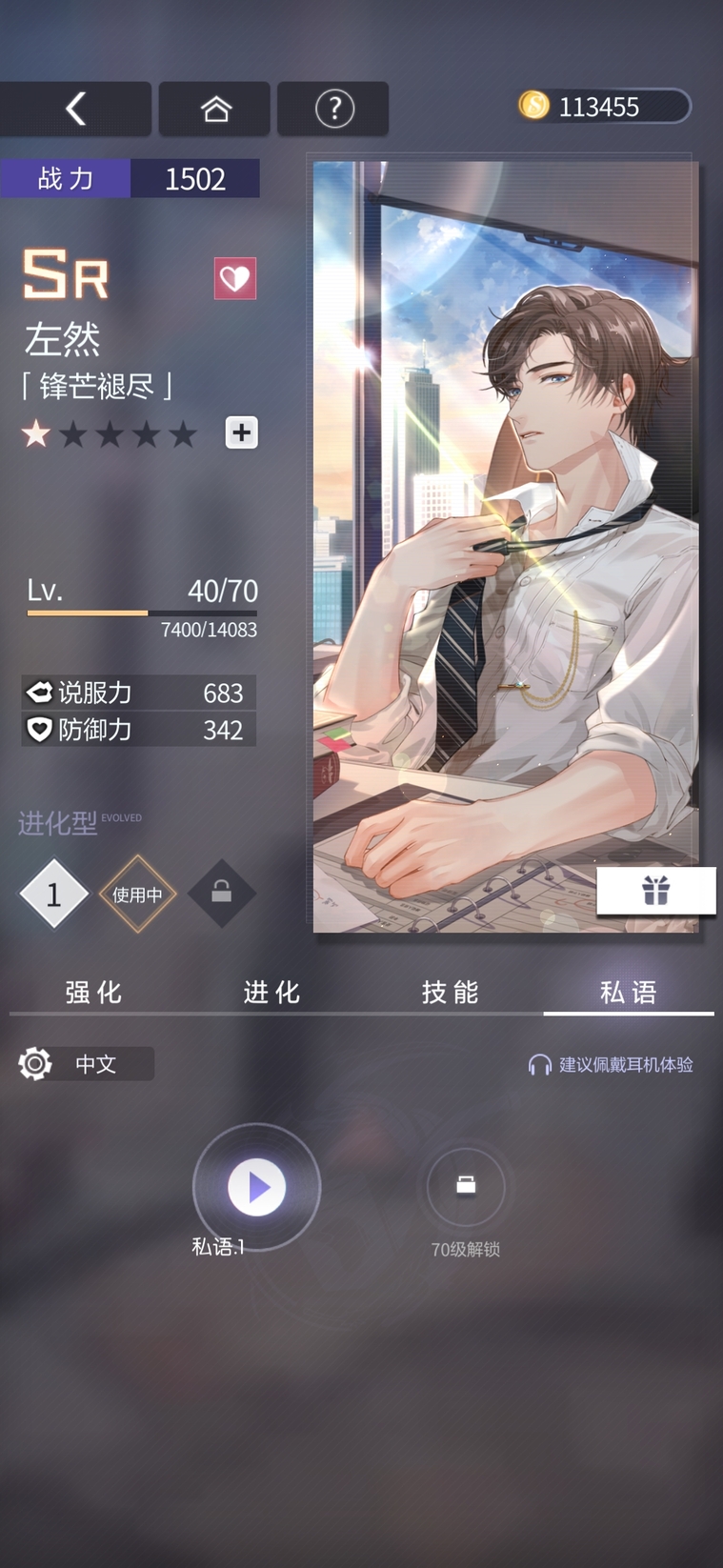Switch to the 强化 tab
723x1568 pixels.
(93, 993)
